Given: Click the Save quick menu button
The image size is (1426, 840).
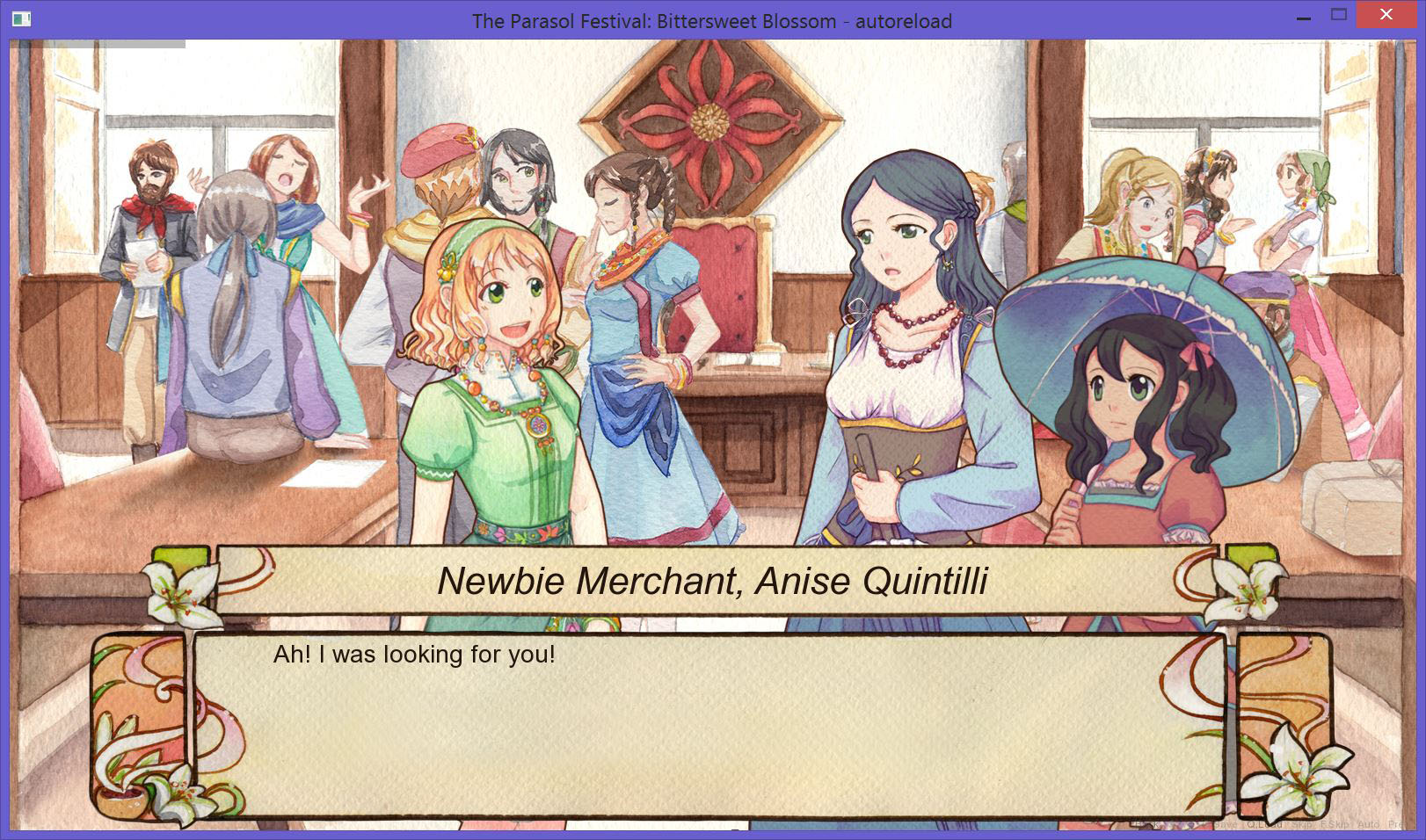Looking at the screenshot, I should click(1226, 825).
